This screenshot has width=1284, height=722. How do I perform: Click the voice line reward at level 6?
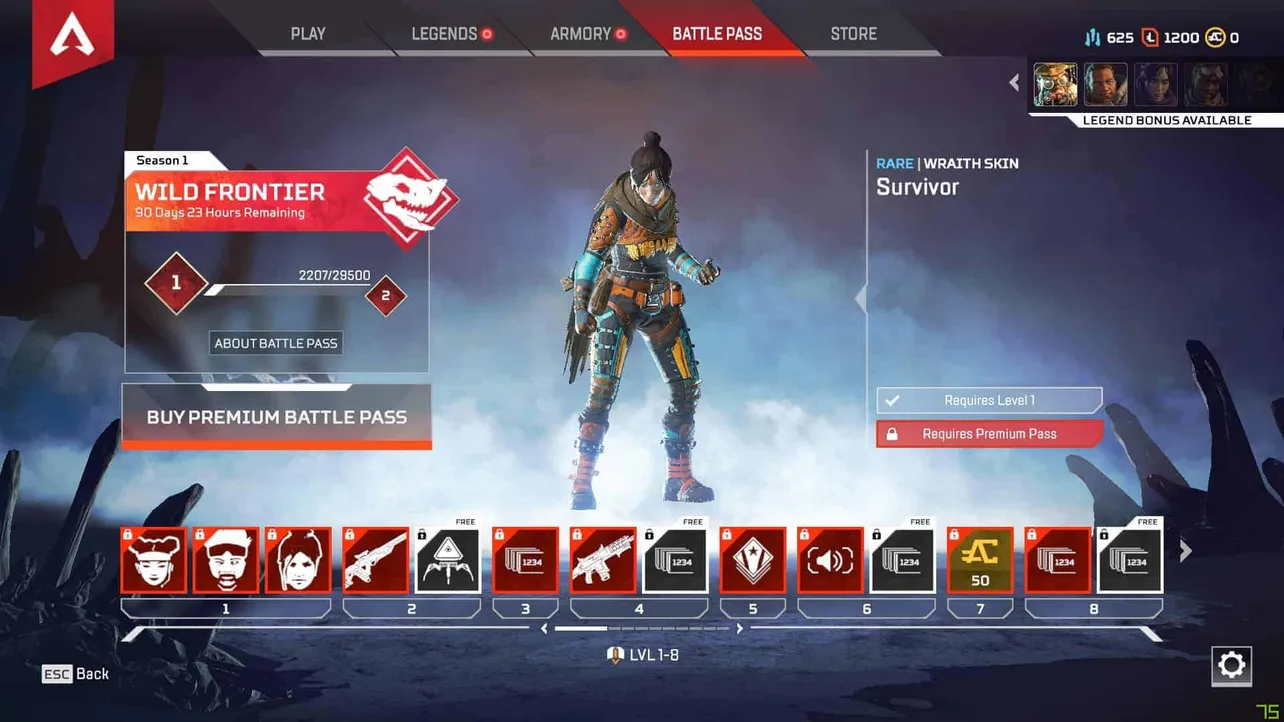[x=830, y=560]
